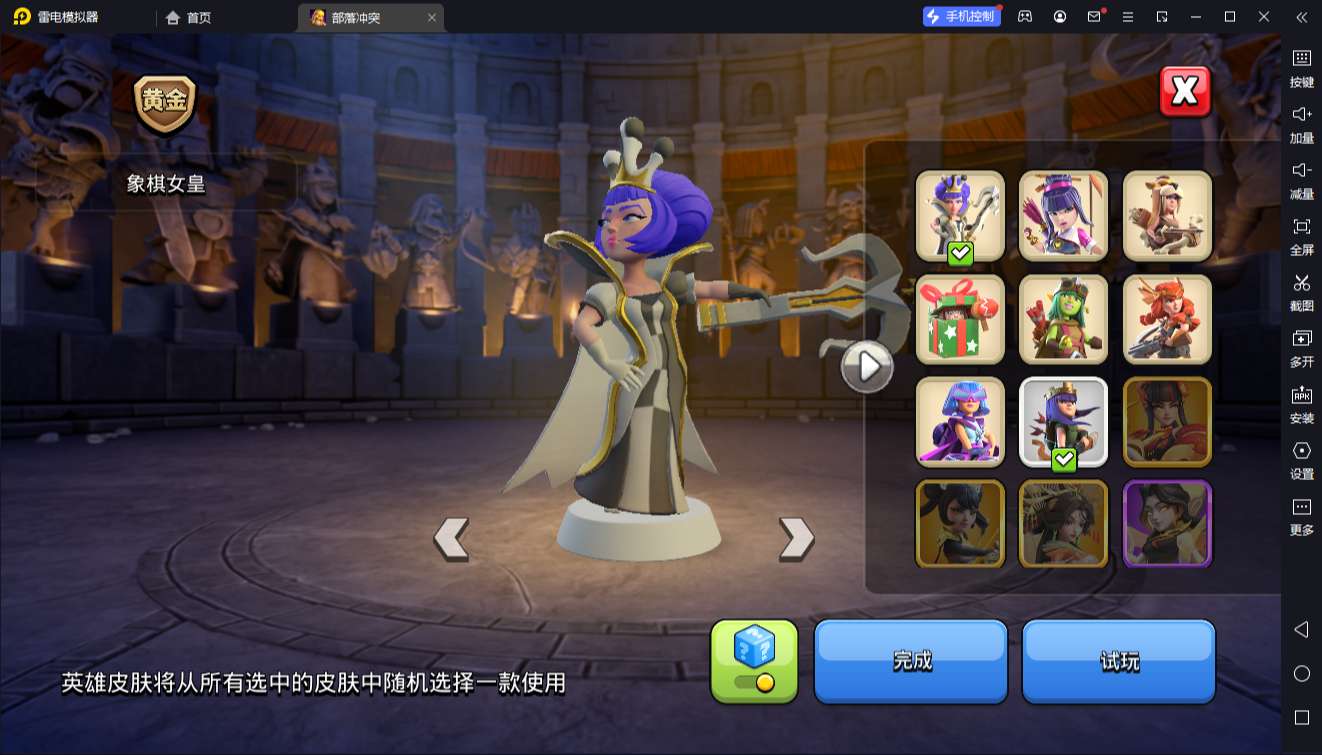Take a screenshot with 截图 tool

tap(1301, 290)
